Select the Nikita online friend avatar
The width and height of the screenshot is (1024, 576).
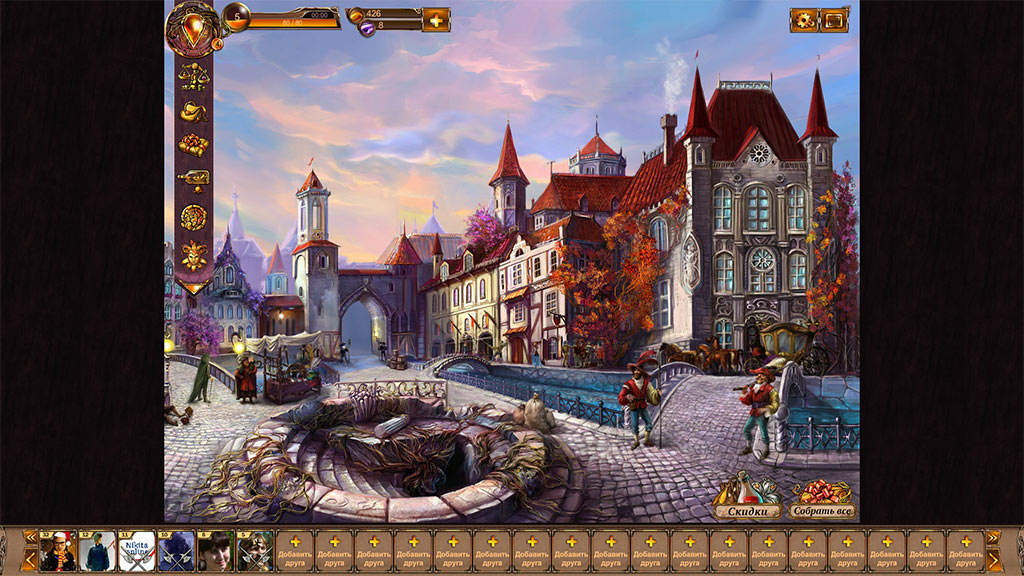point(137,551)
